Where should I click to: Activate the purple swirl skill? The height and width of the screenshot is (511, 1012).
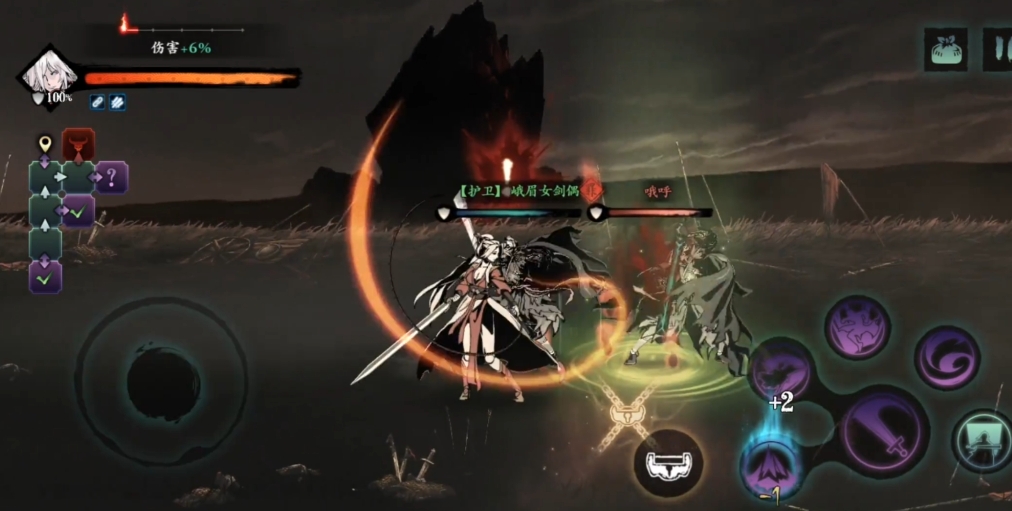click(946, 358)
